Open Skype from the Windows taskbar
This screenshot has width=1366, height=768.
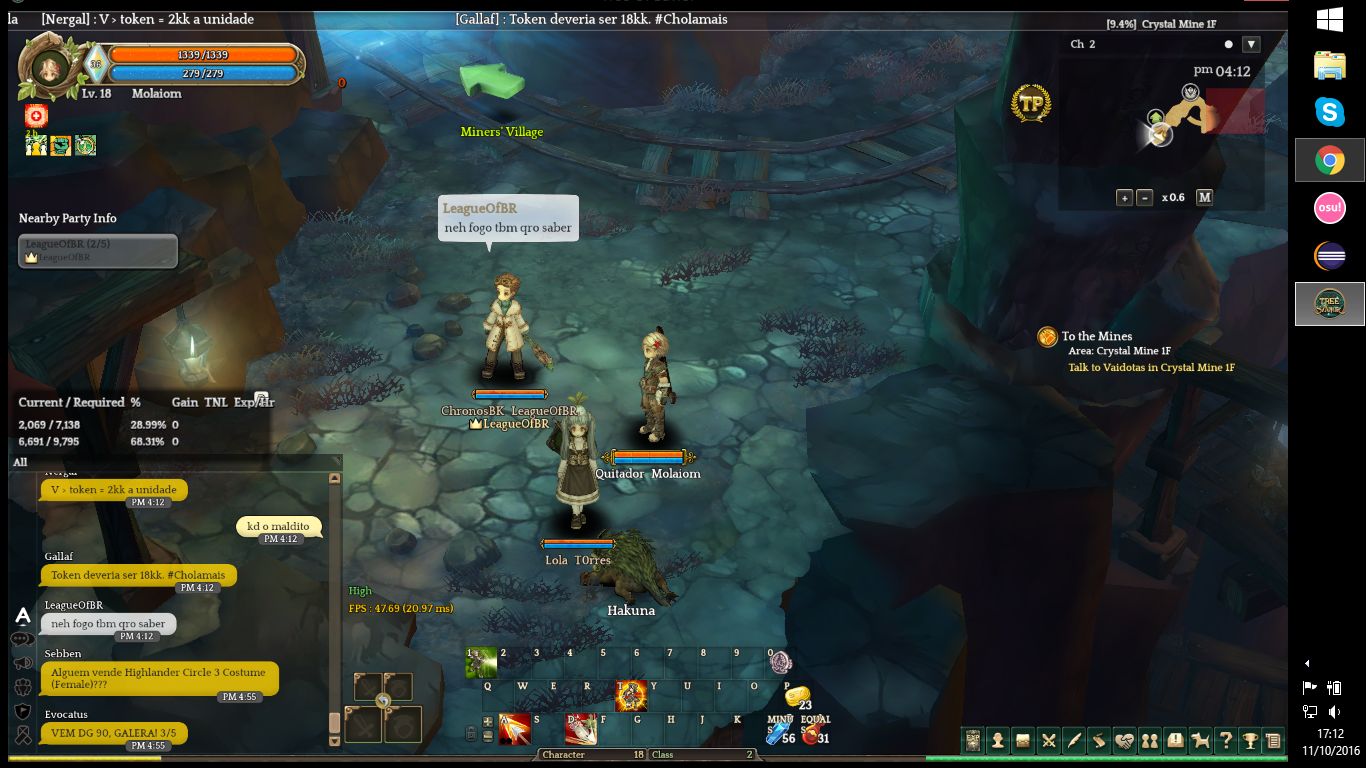coord(1329,112)
